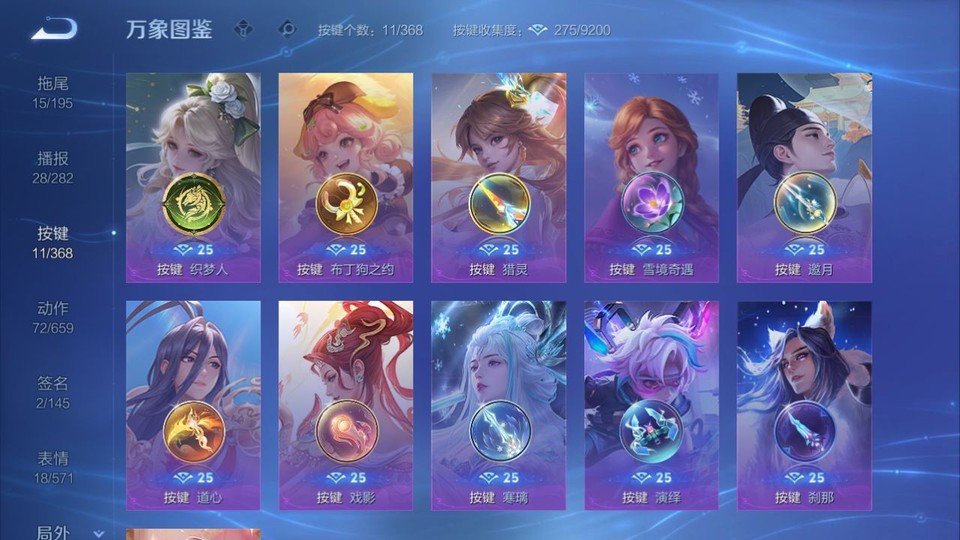Select the 按键 category tab
Viewport: 960px width, 540px height.
[53, 242]
